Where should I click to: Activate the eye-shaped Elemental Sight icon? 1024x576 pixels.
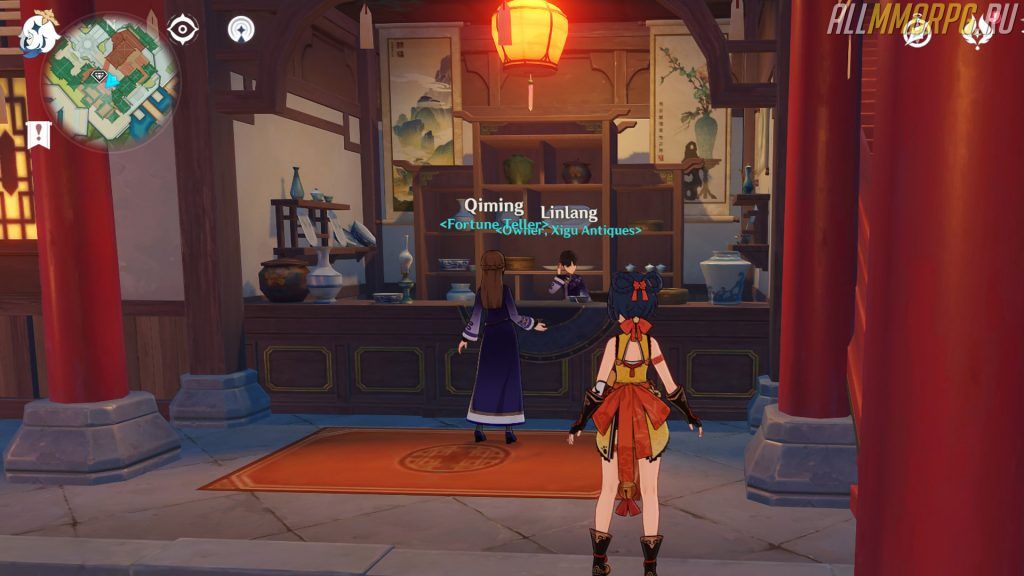coord(182,29)
